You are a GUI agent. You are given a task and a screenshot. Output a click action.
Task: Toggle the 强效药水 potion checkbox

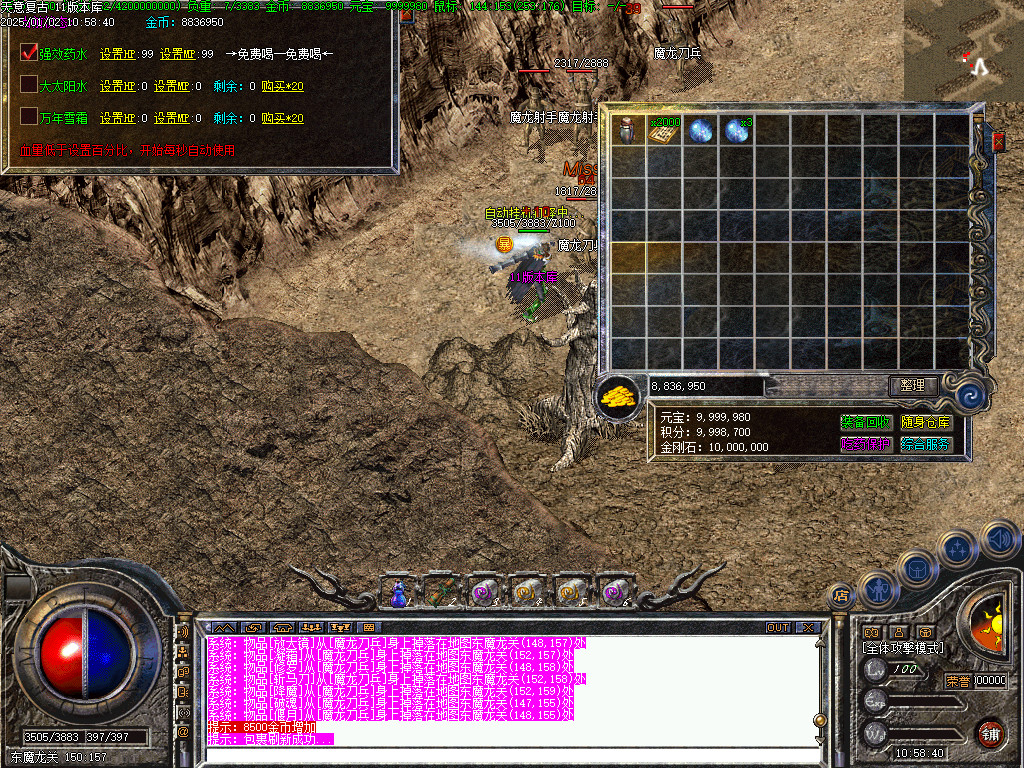coord(29,53)
